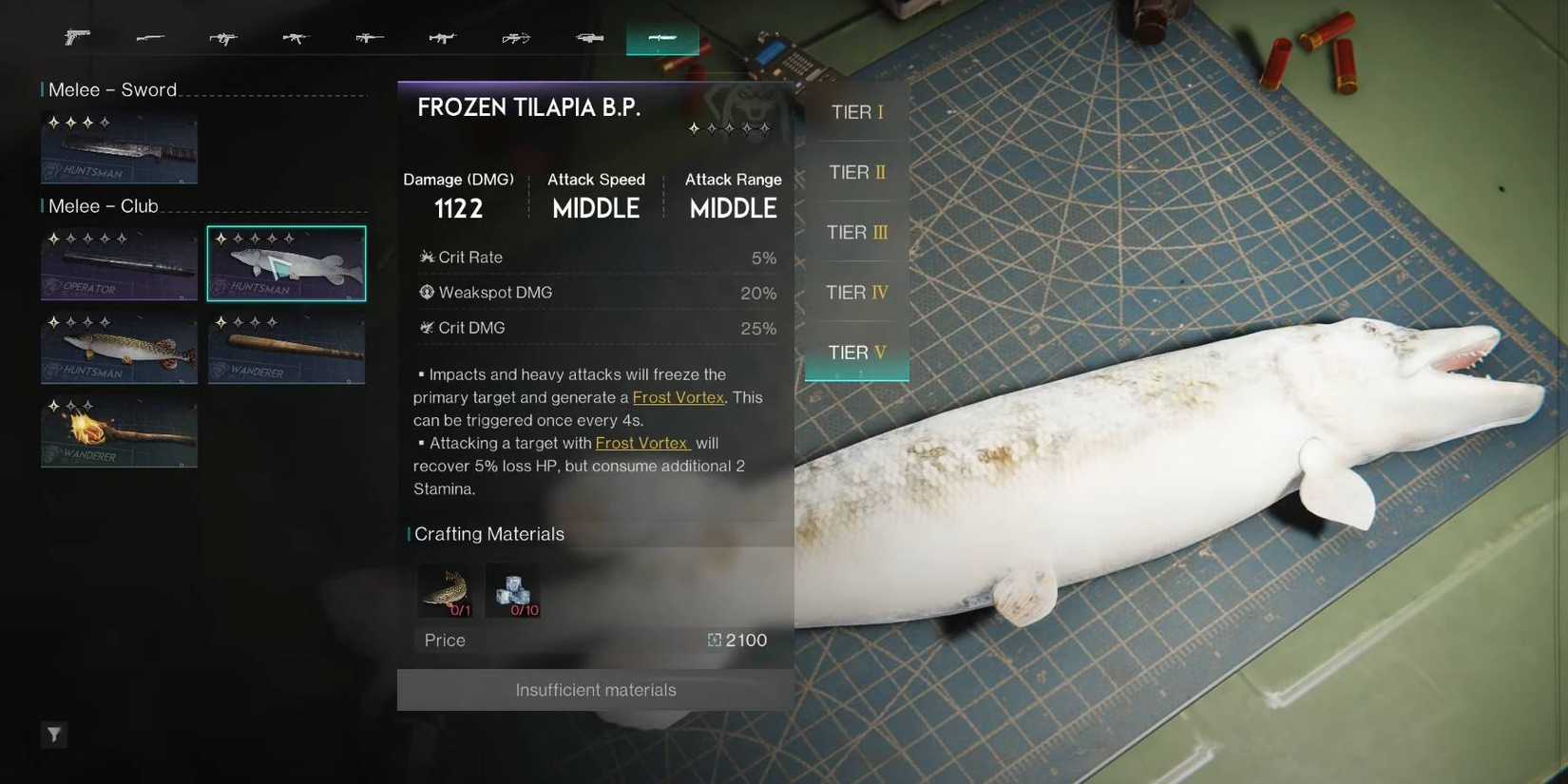The image size is (1568, 784).
Task: Select the Huntsman sword blueprint
Action: [x=119, y=148]
